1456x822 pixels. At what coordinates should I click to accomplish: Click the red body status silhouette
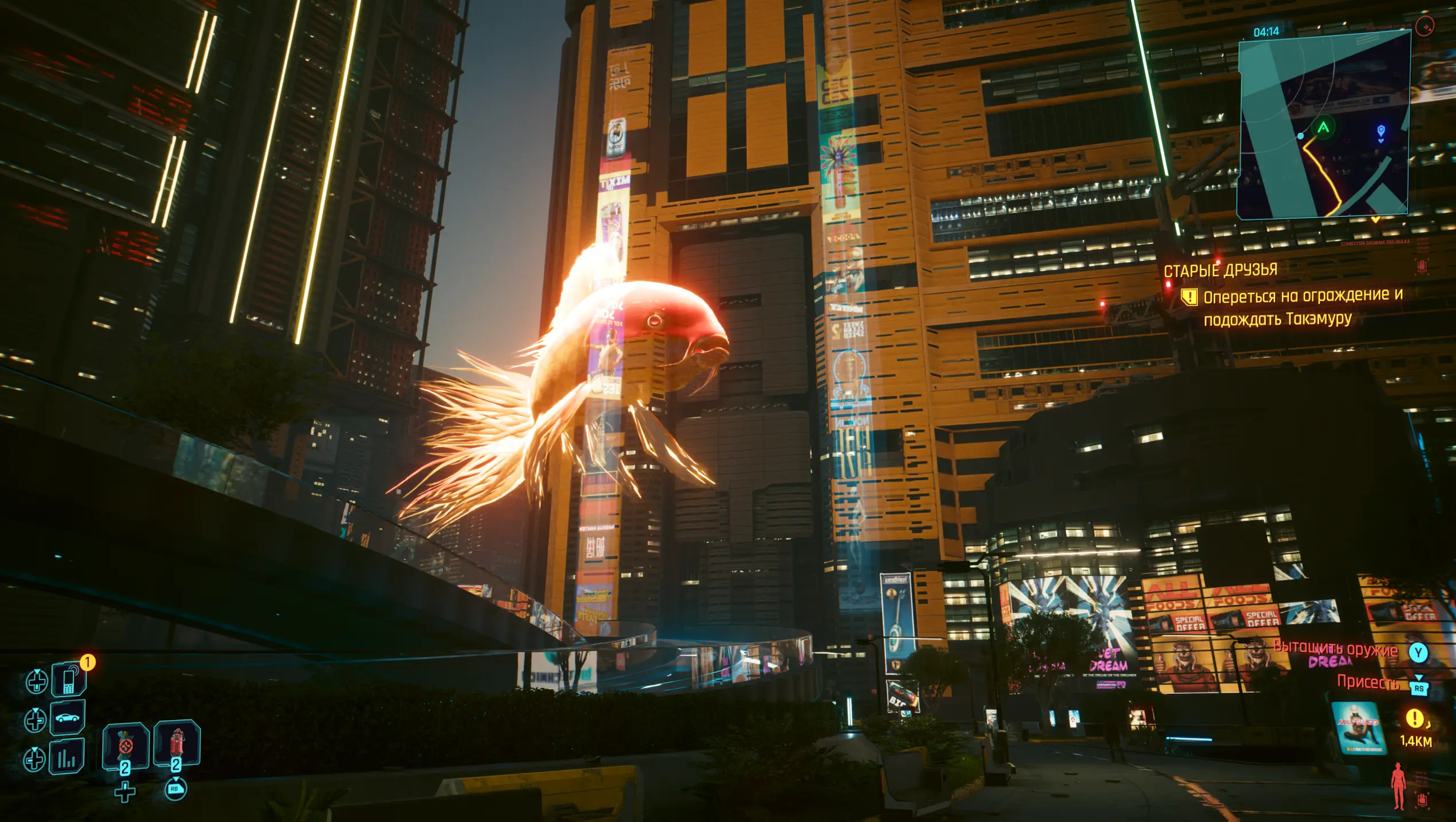(1398, 785)
